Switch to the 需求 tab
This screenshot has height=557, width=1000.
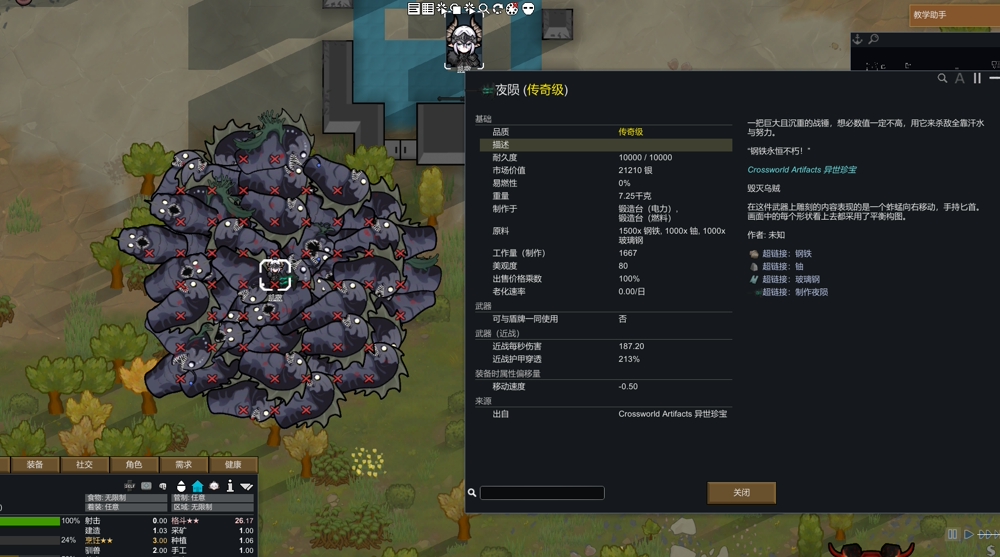coord(183,464)
